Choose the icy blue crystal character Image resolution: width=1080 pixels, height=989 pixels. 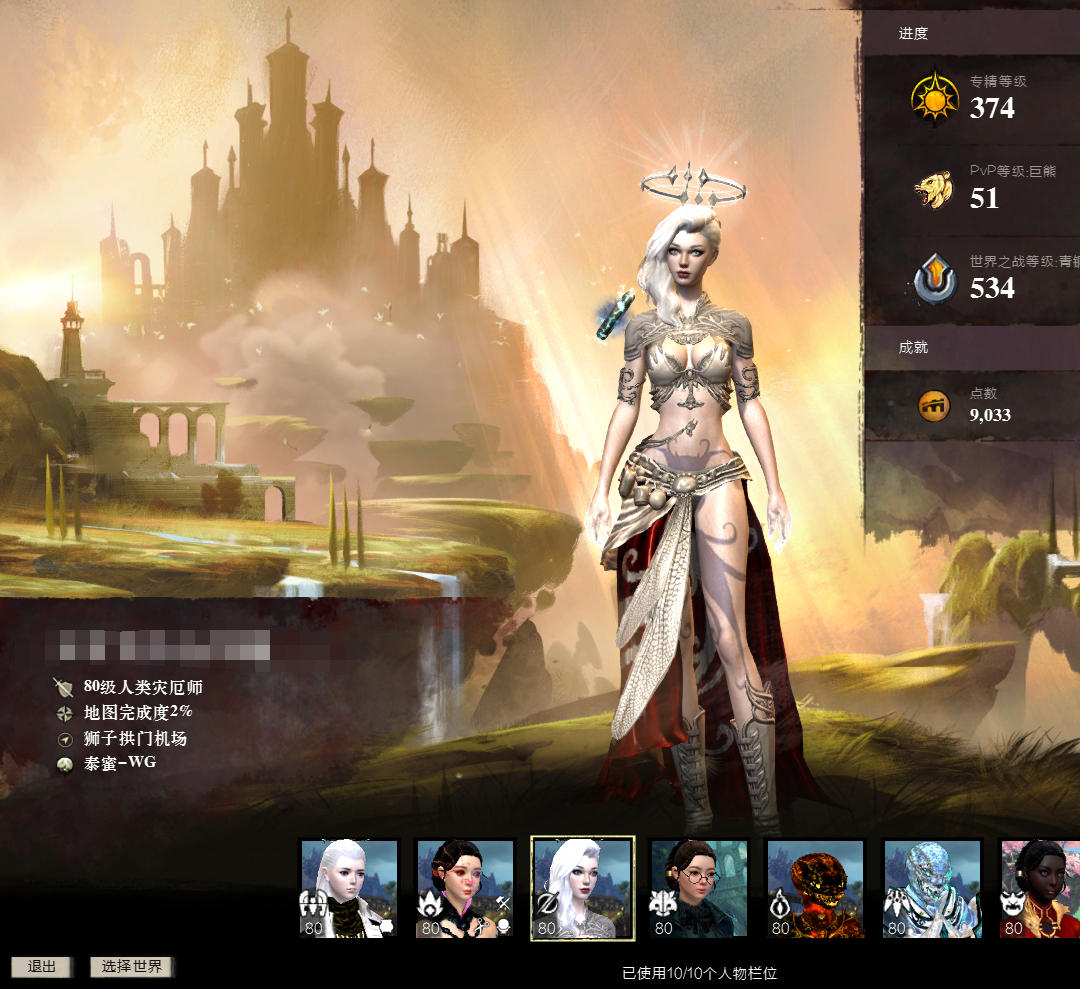[931, 888]
